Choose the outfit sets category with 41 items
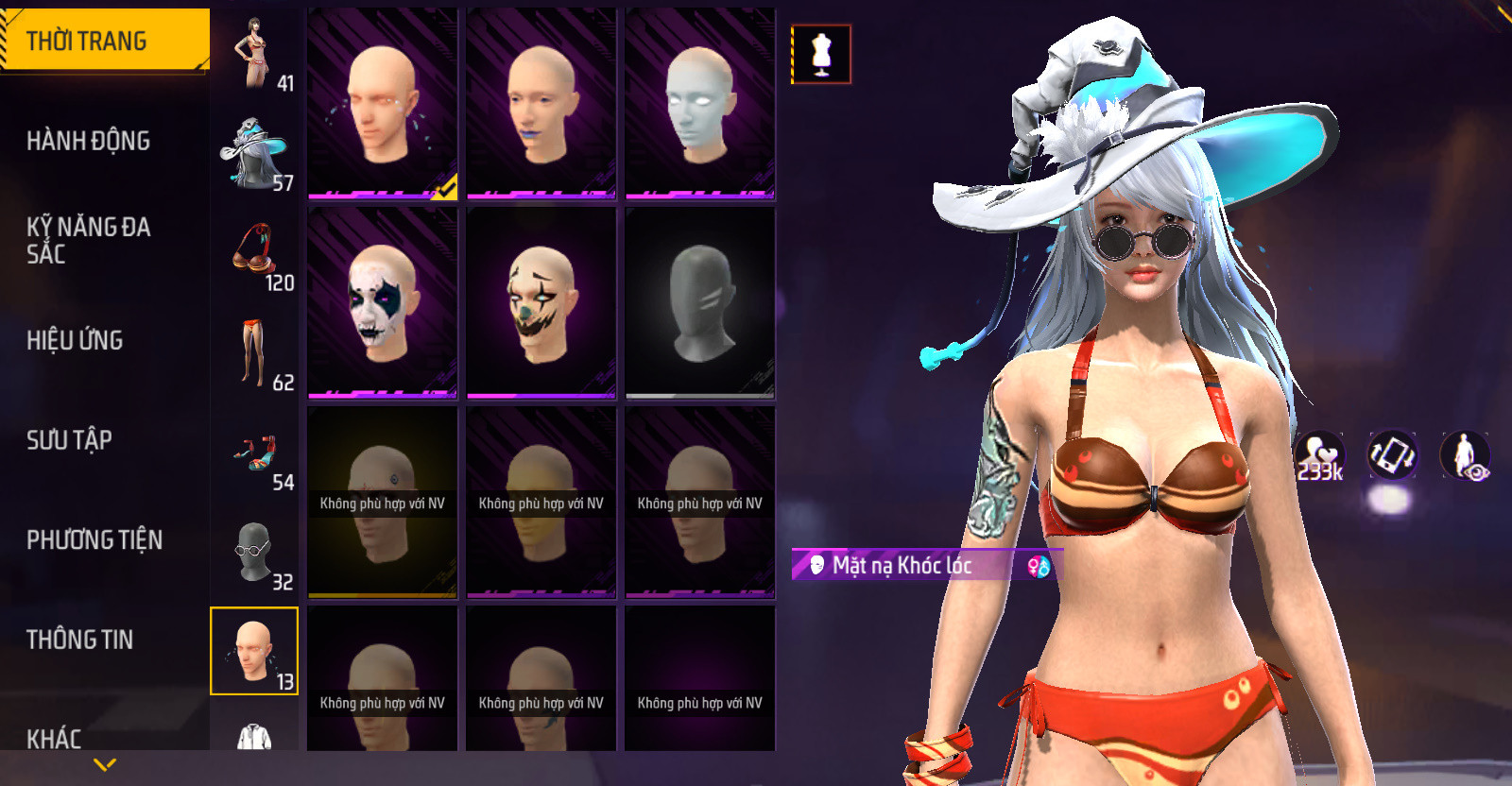The image size is (1512, 786). (x=255, y=55)
